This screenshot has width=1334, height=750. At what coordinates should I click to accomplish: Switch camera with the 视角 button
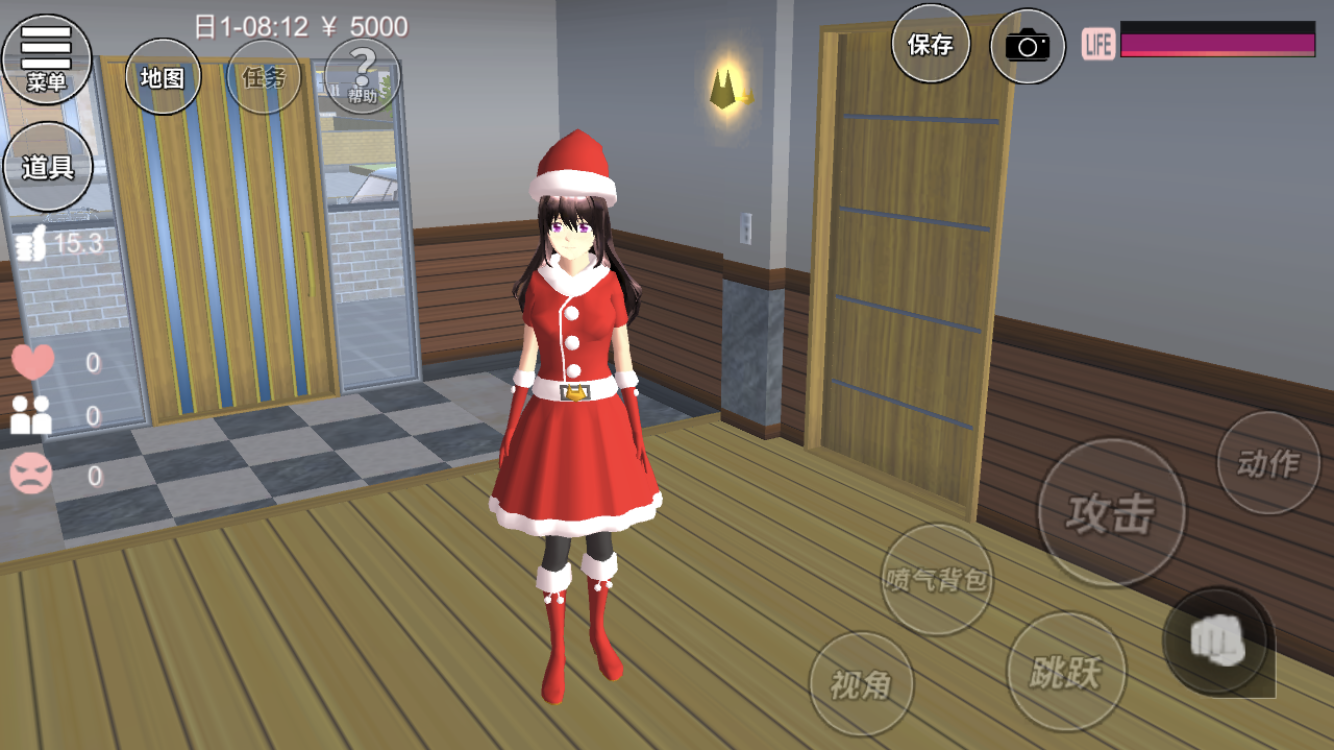[860, 684]
